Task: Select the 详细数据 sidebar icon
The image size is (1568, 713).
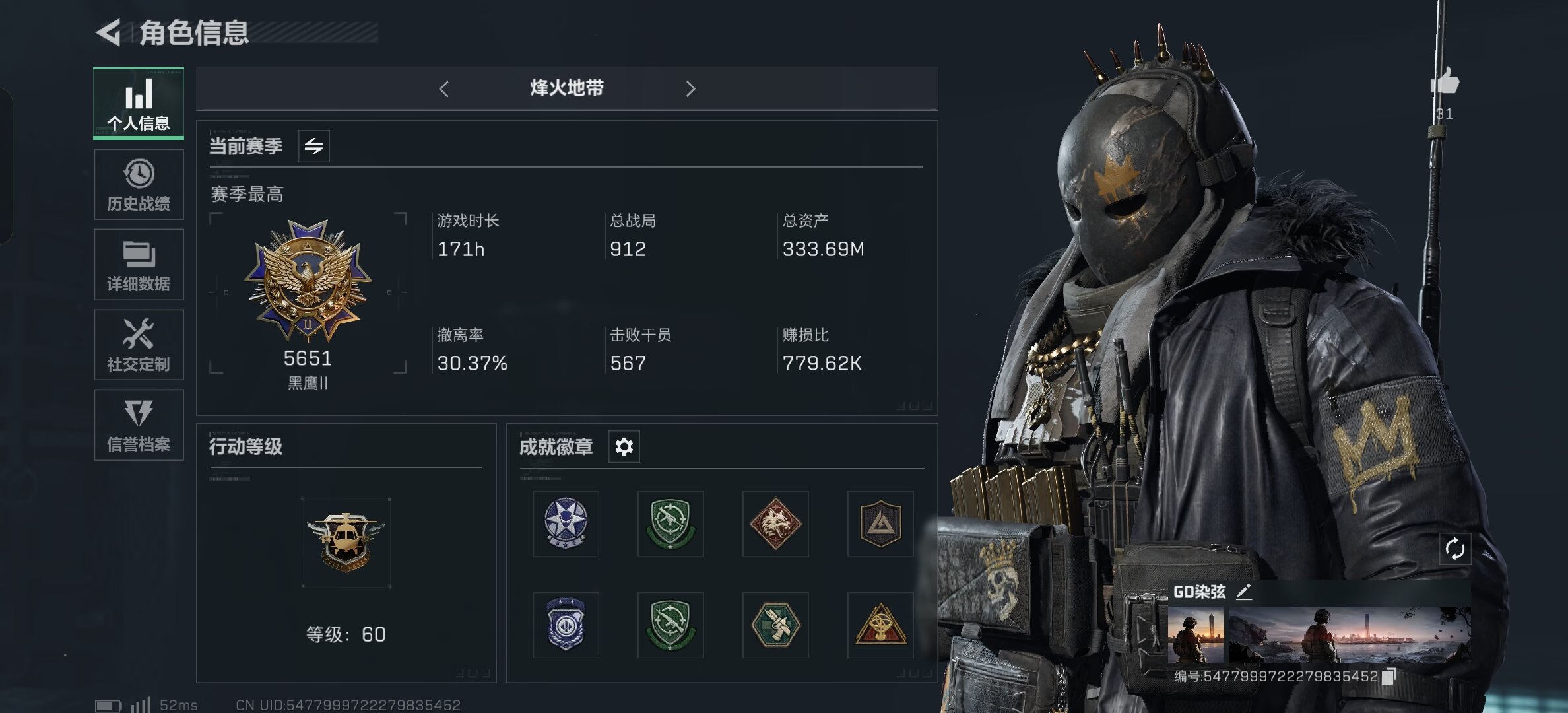Action: pos(139,264)
